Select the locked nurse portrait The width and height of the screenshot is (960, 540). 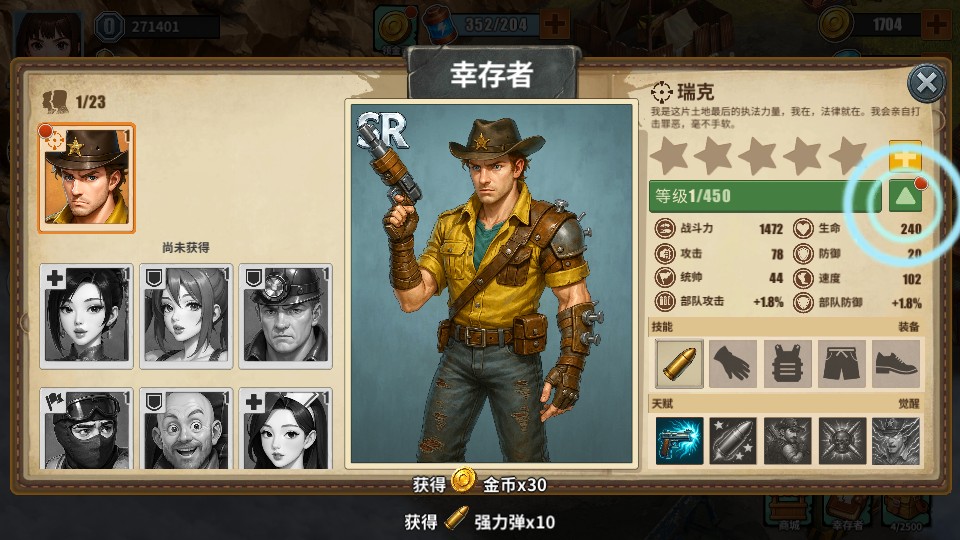click(285, 430)
